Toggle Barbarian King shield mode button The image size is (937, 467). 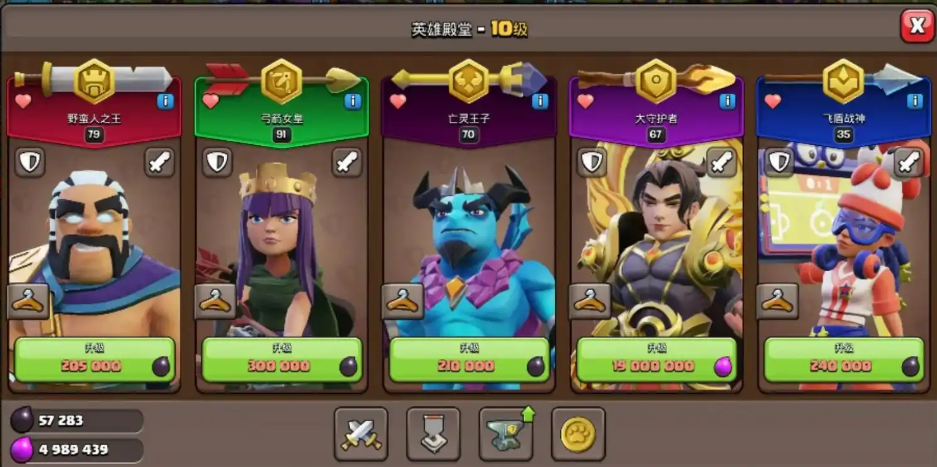point(30,161)
